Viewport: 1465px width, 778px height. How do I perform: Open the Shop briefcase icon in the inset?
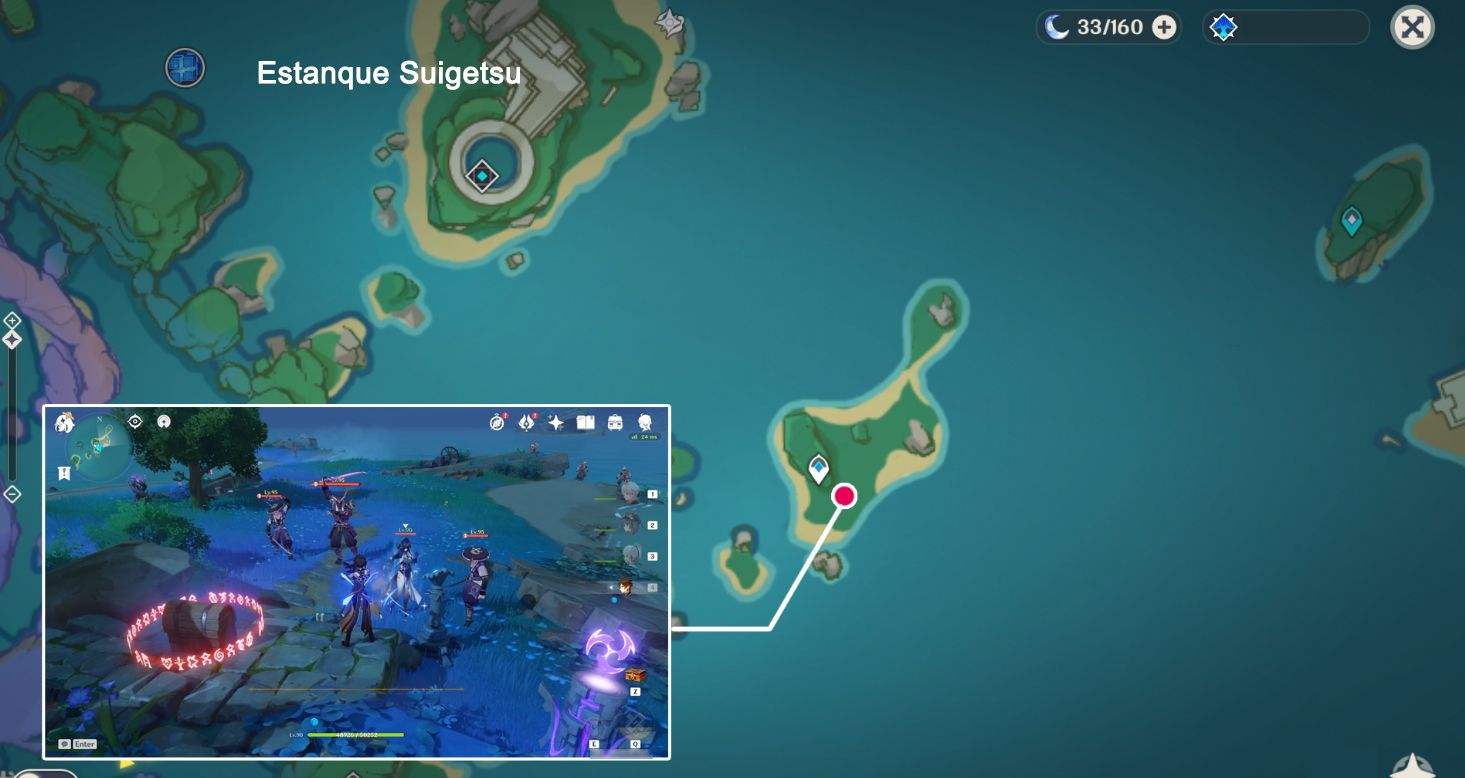(x=615, y=422)
